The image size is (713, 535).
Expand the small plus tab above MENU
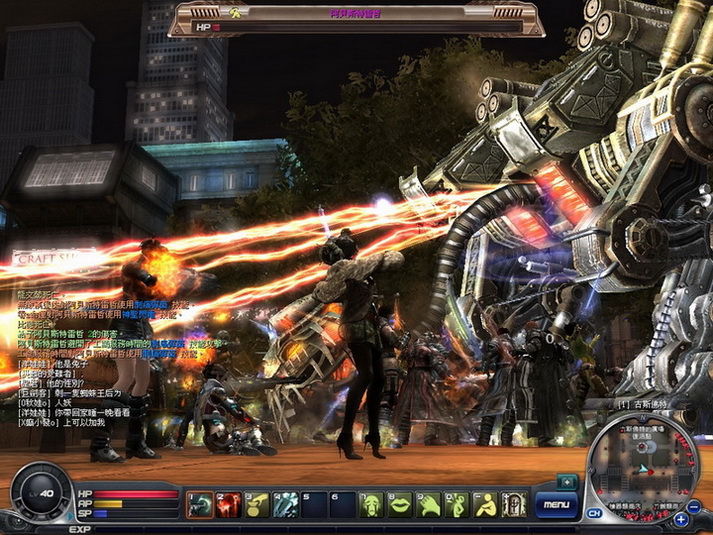567,482
